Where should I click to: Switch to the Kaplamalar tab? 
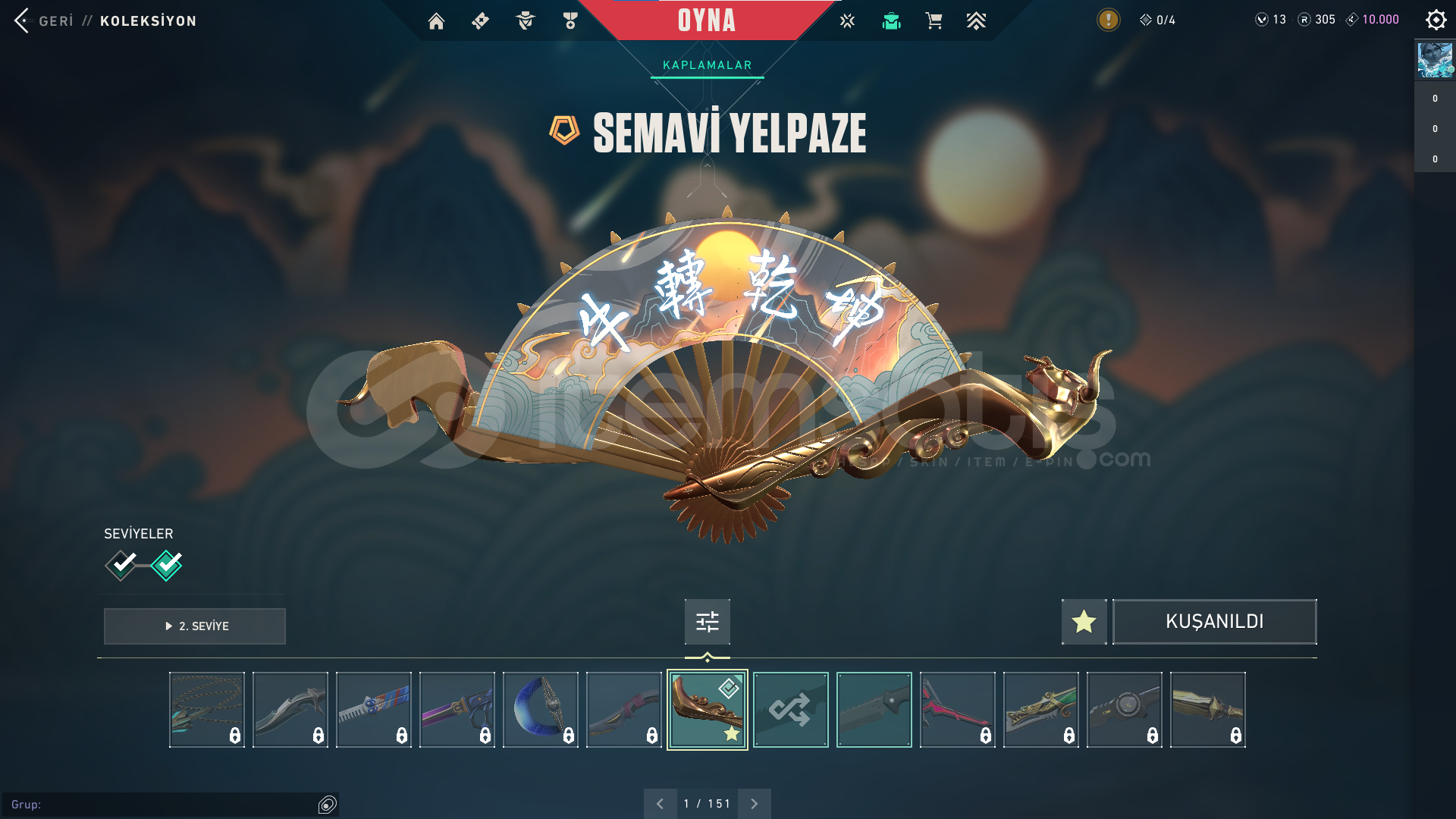(707, 65)
